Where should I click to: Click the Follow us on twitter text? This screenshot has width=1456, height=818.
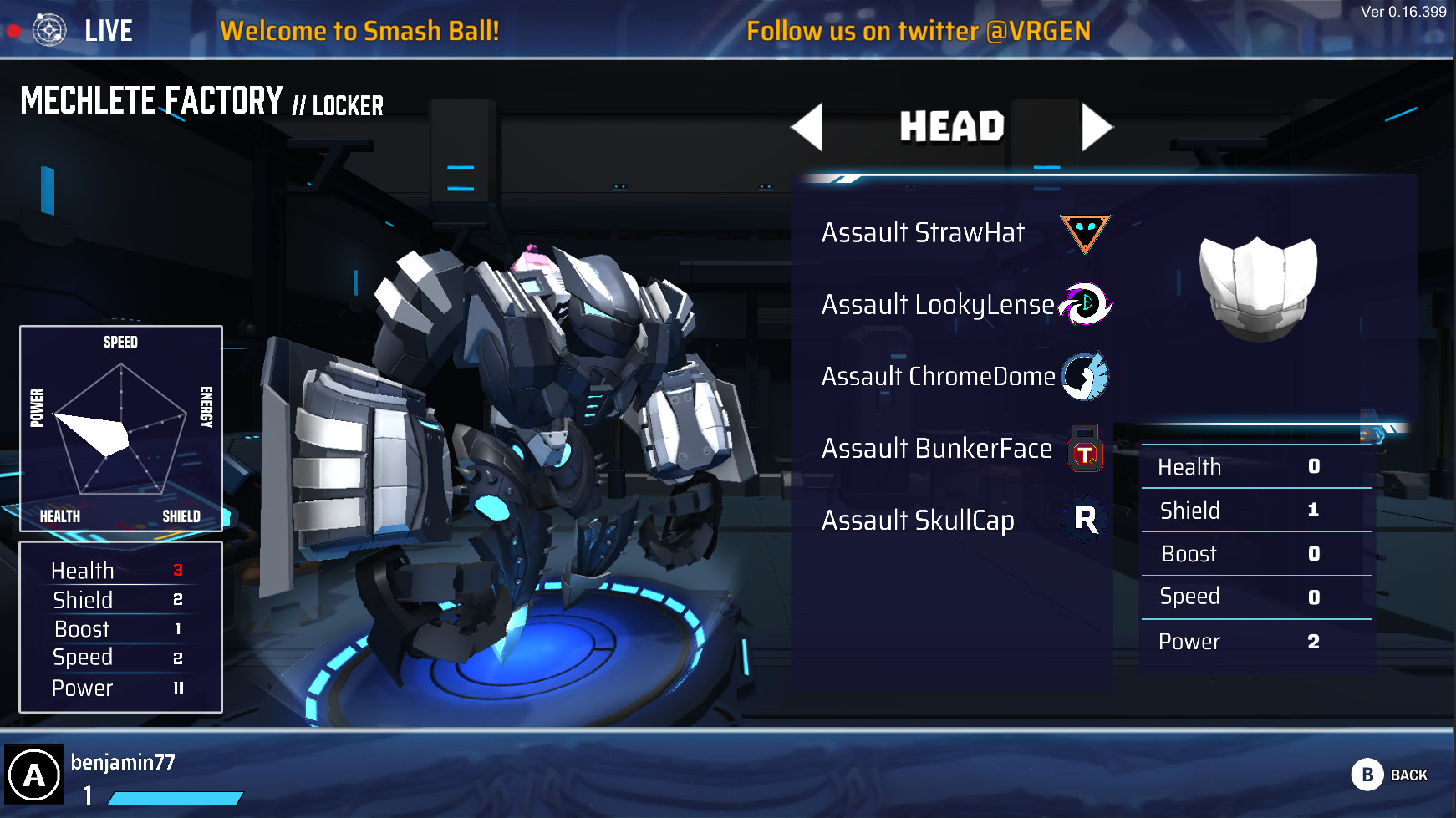click(x=918, y=31)
